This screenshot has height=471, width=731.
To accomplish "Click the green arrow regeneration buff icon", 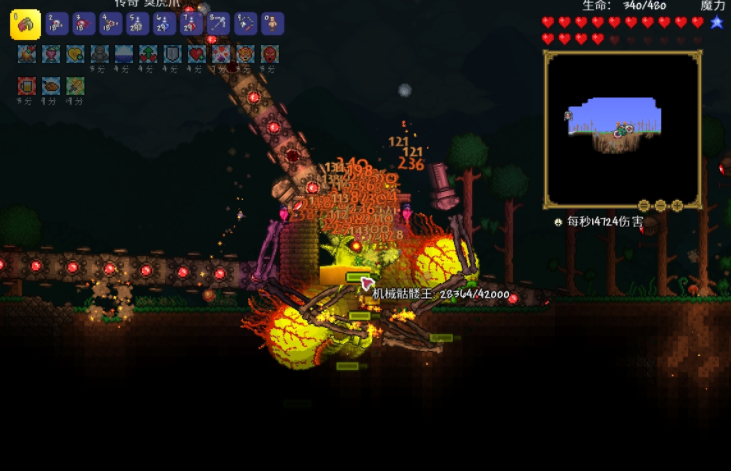I will pyautogui.click(x=148, y=54).
